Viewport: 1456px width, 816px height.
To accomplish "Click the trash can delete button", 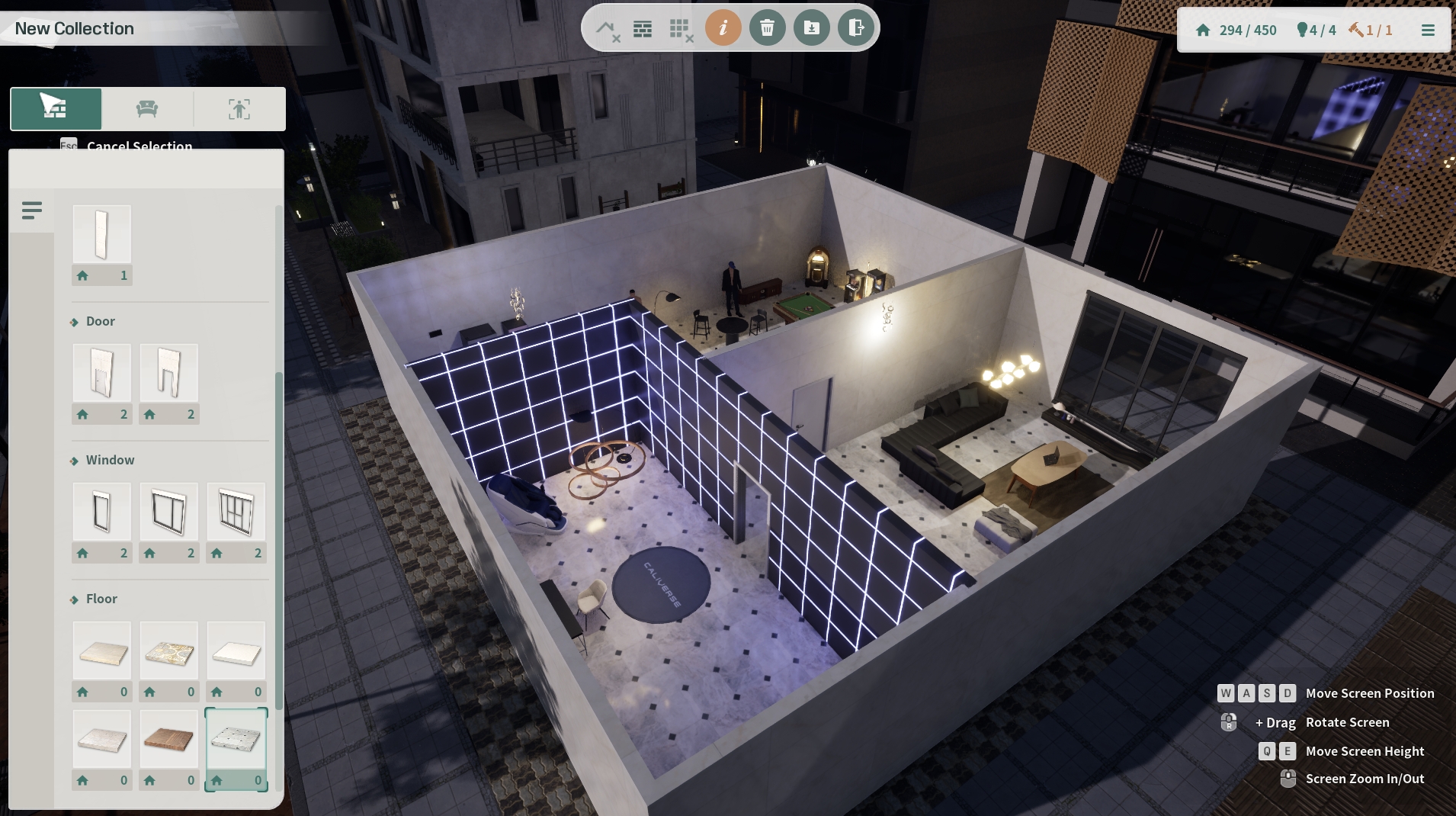I will [767, 29].
